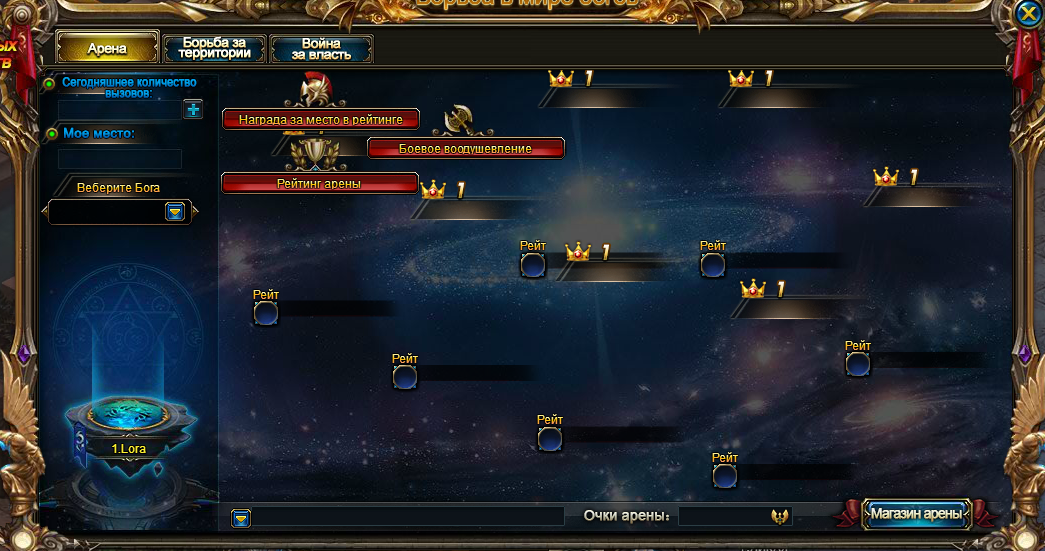Open the Борьба за территории tab
Viewport: 1045px width, 551px height.
214,49
